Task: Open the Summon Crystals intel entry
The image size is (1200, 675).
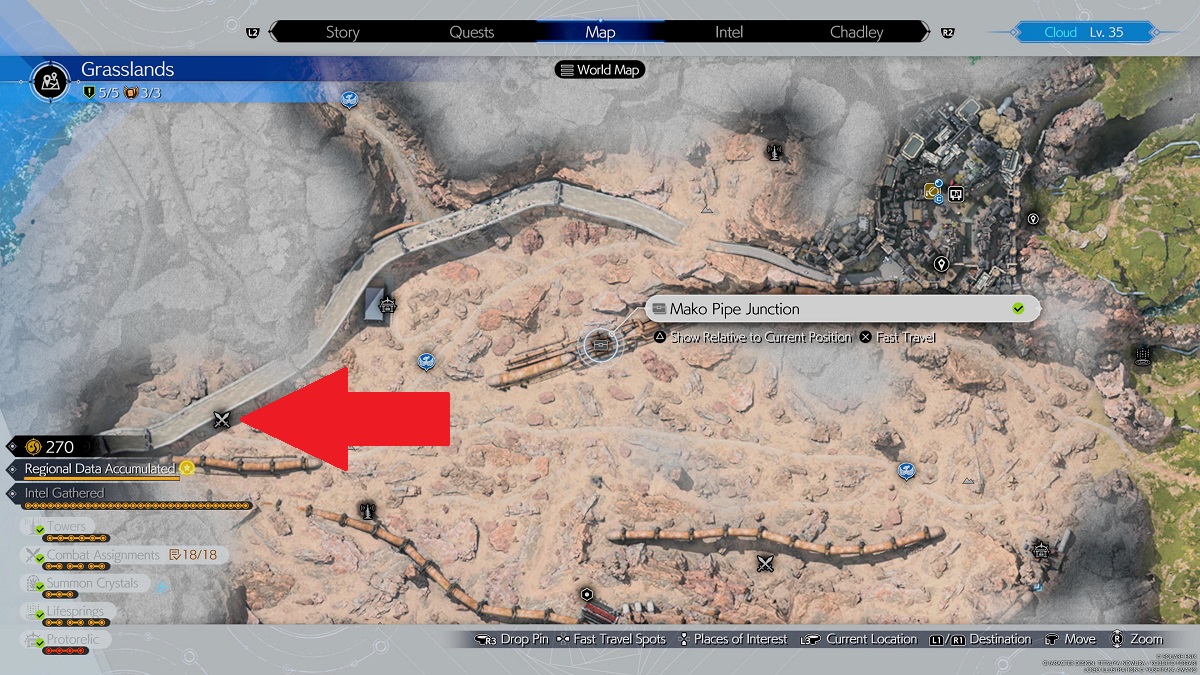Action: 92,583
